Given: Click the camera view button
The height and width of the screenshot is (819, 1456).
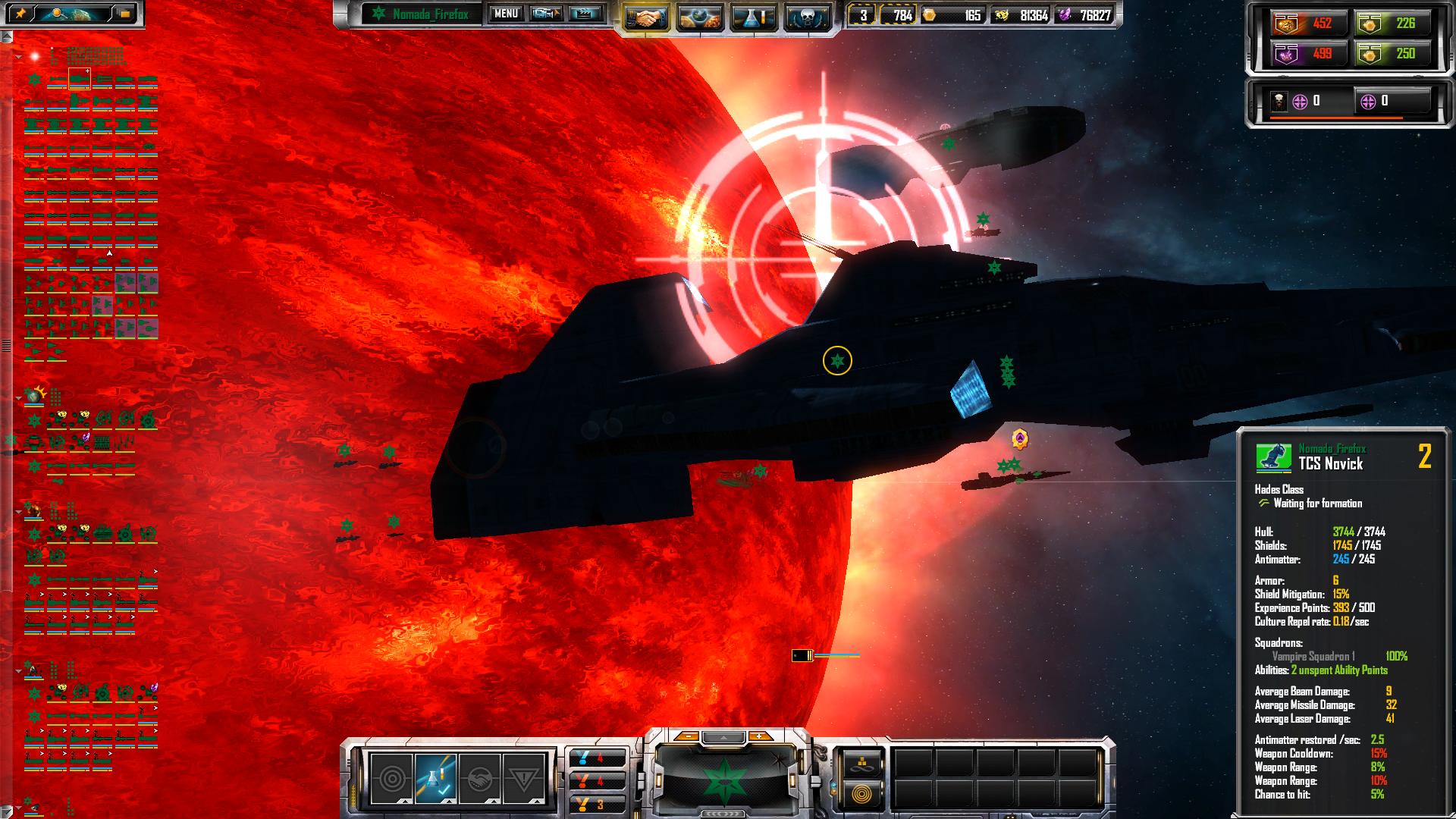Looking at the screenshot, I should pyautogui.click(x=545, y=14).
